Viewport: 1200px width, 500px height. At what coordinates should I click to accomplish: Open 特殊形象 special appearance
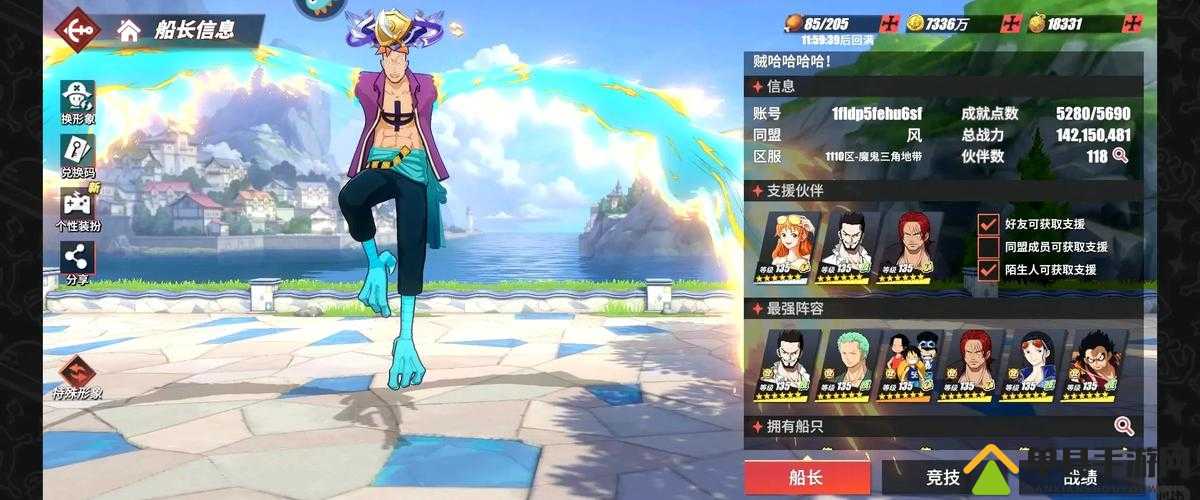77,376
